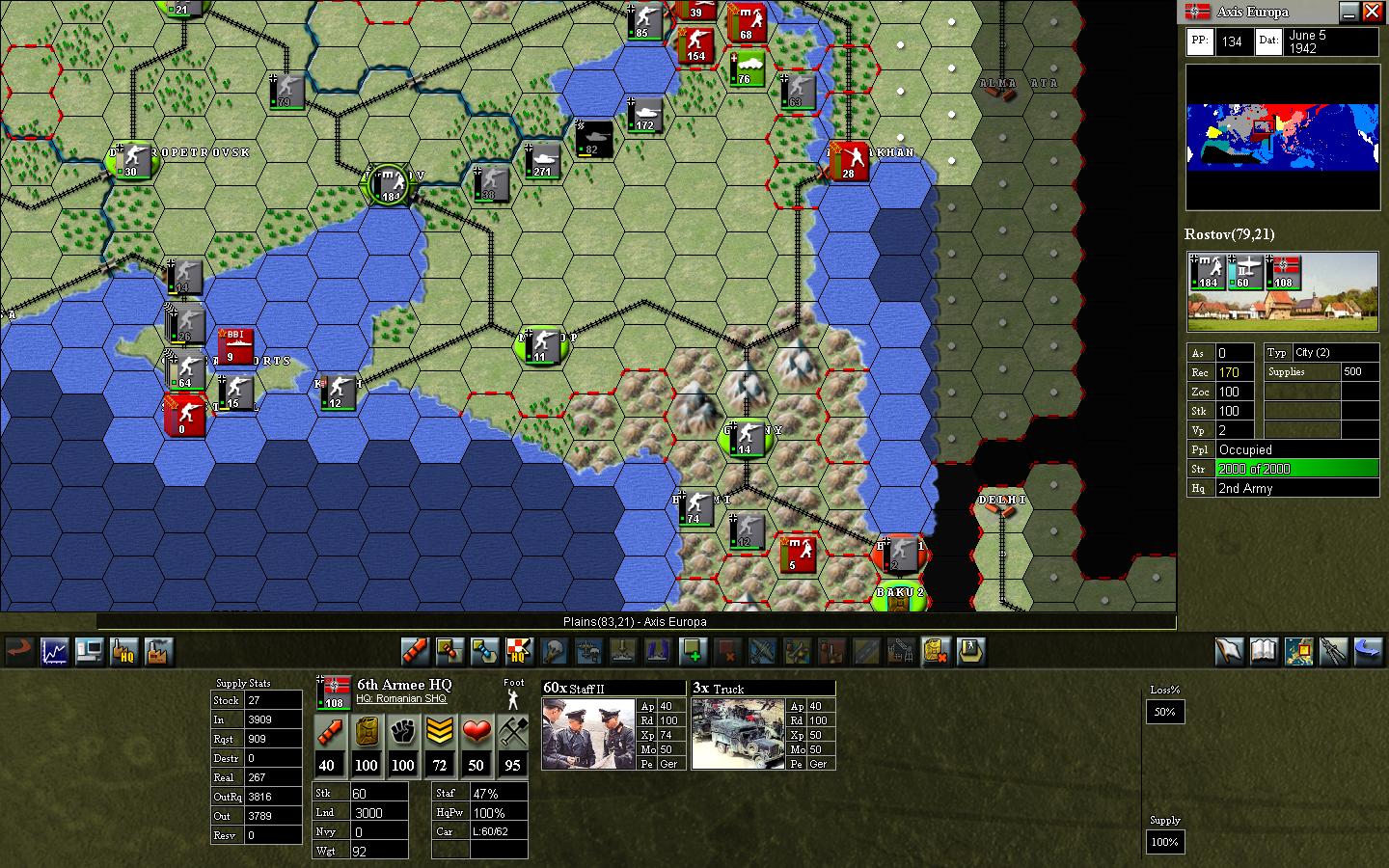Image resolution: width=1389 pixels, height=868 pixels.
Task: Open the statistics graph screen
Action: [x=54, y=651]
